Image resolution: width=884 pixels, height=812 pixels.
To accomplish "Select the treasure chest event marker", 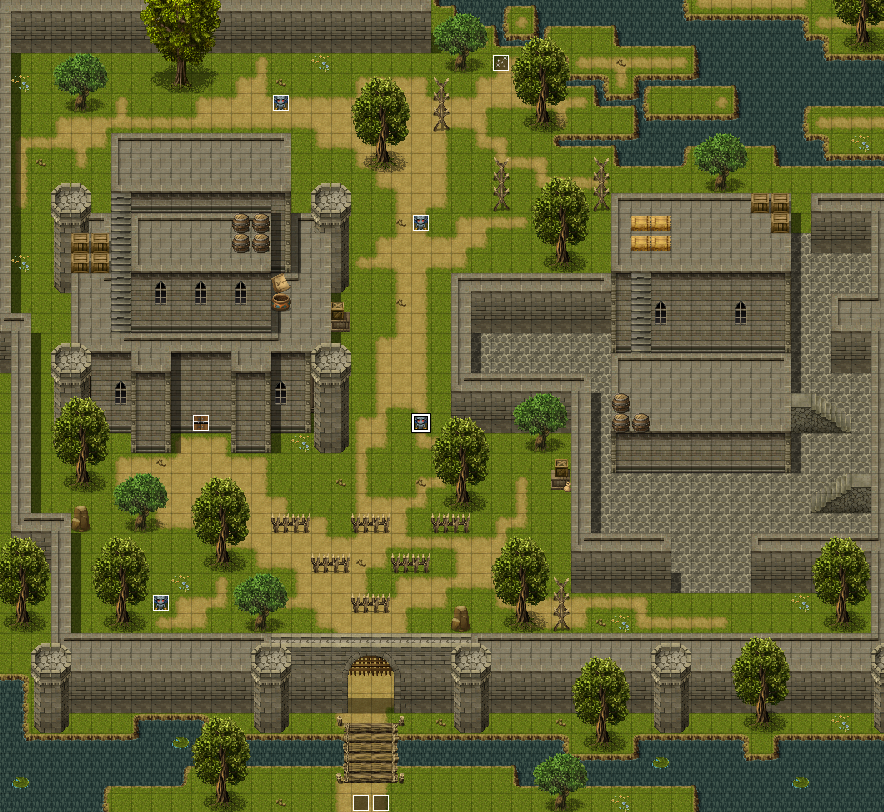I will 201,422.
